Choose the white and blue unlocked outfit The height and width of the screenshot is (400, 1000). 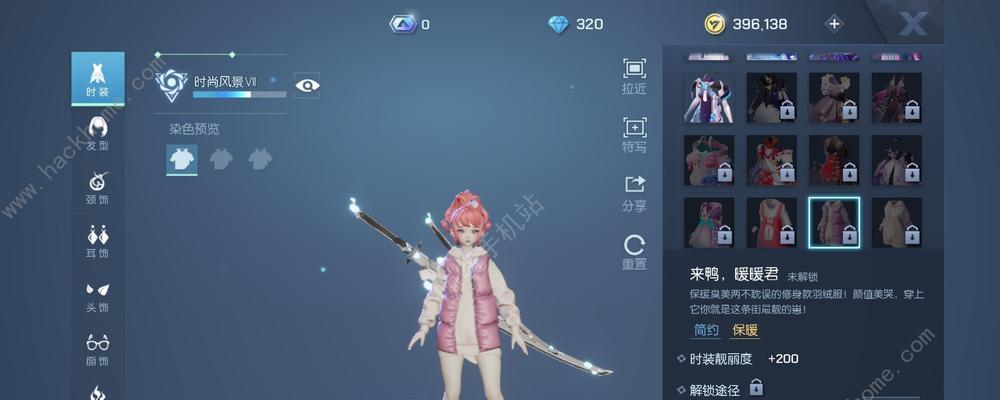[708, 97]
